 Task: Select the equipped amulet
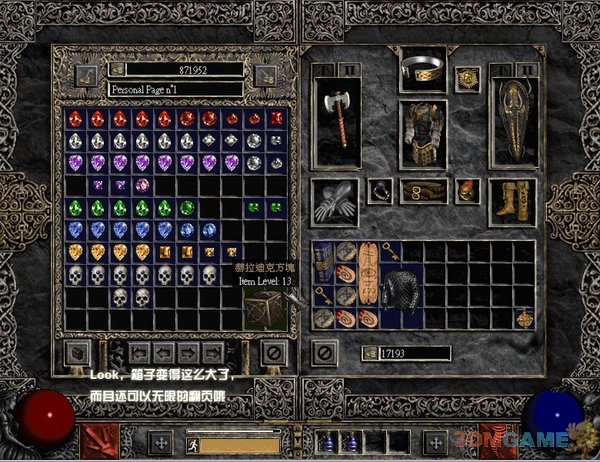point(467,78)
